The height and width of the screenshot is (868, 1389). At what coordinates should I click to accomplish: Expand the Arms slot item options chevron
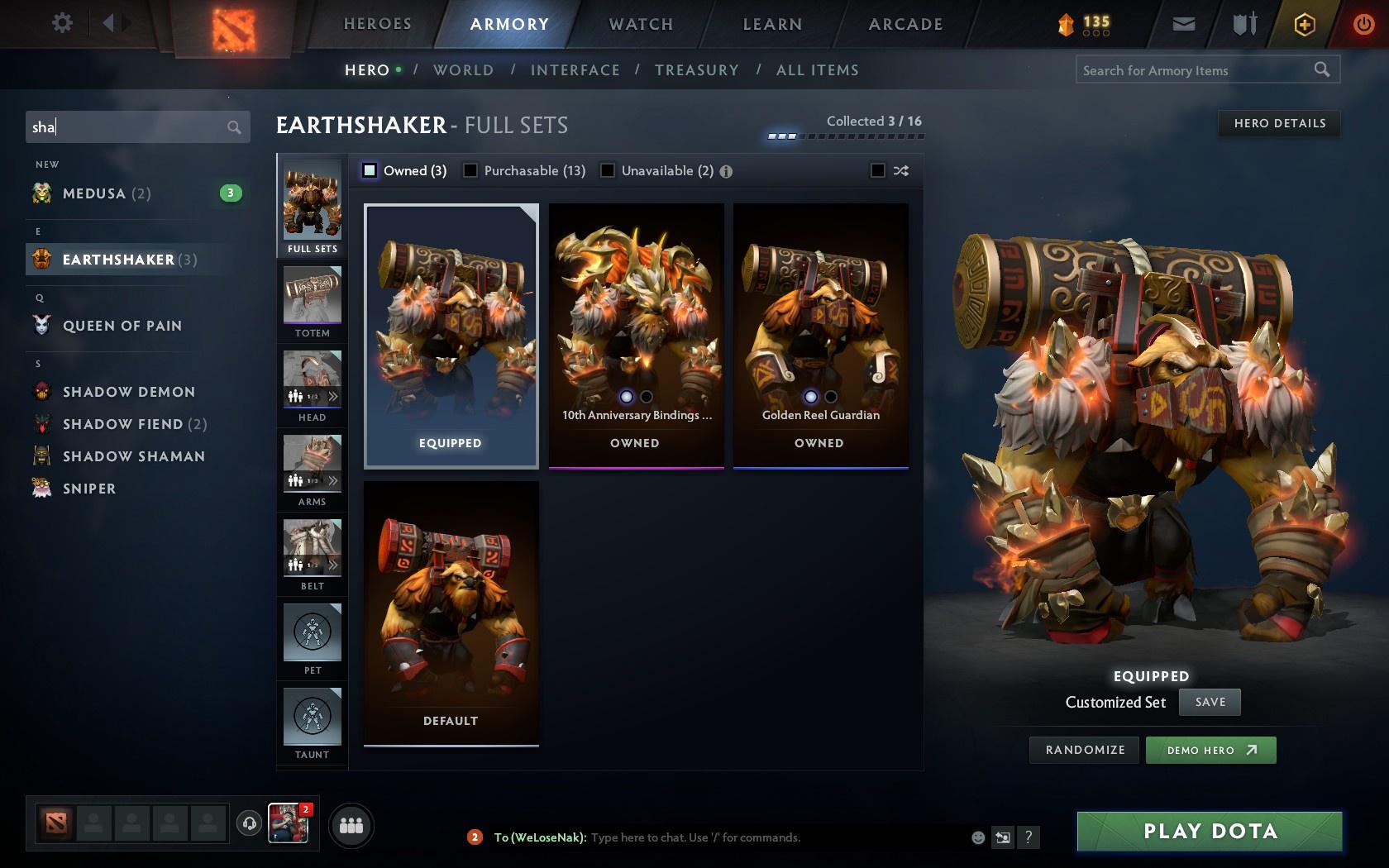(x=333, y=480)
